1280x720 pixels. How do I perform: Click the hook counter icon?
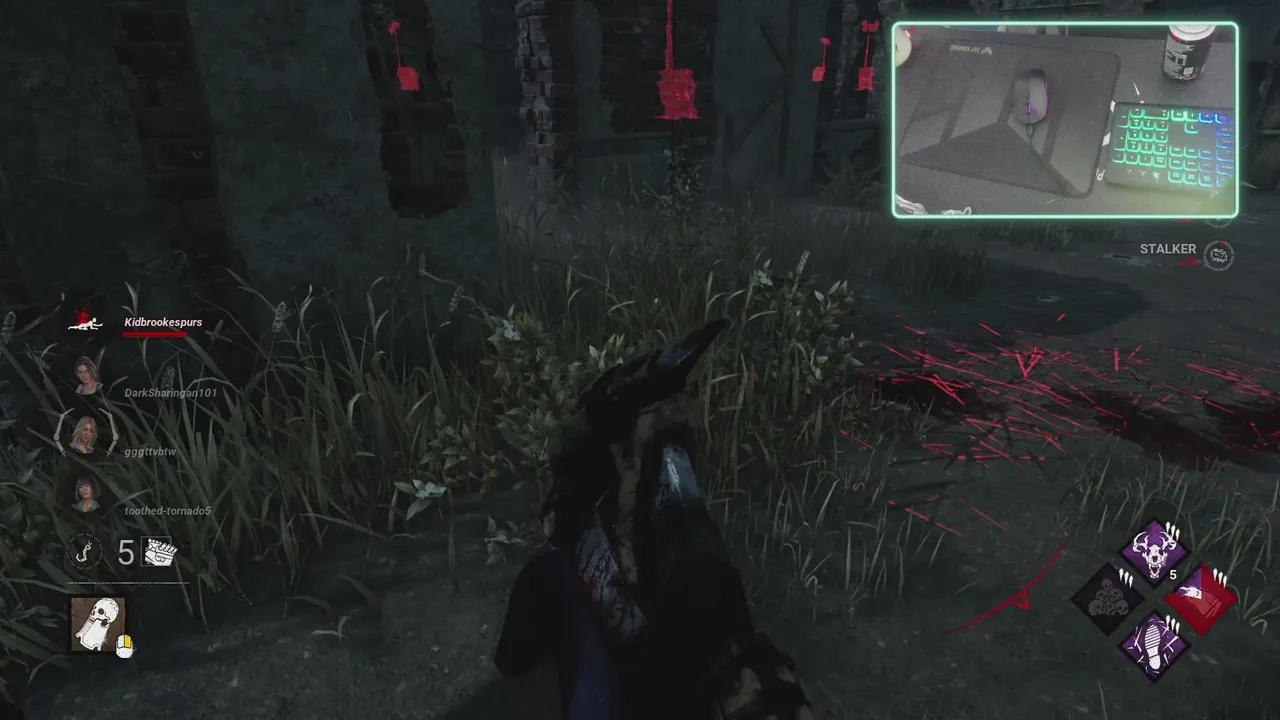(84, 554)
